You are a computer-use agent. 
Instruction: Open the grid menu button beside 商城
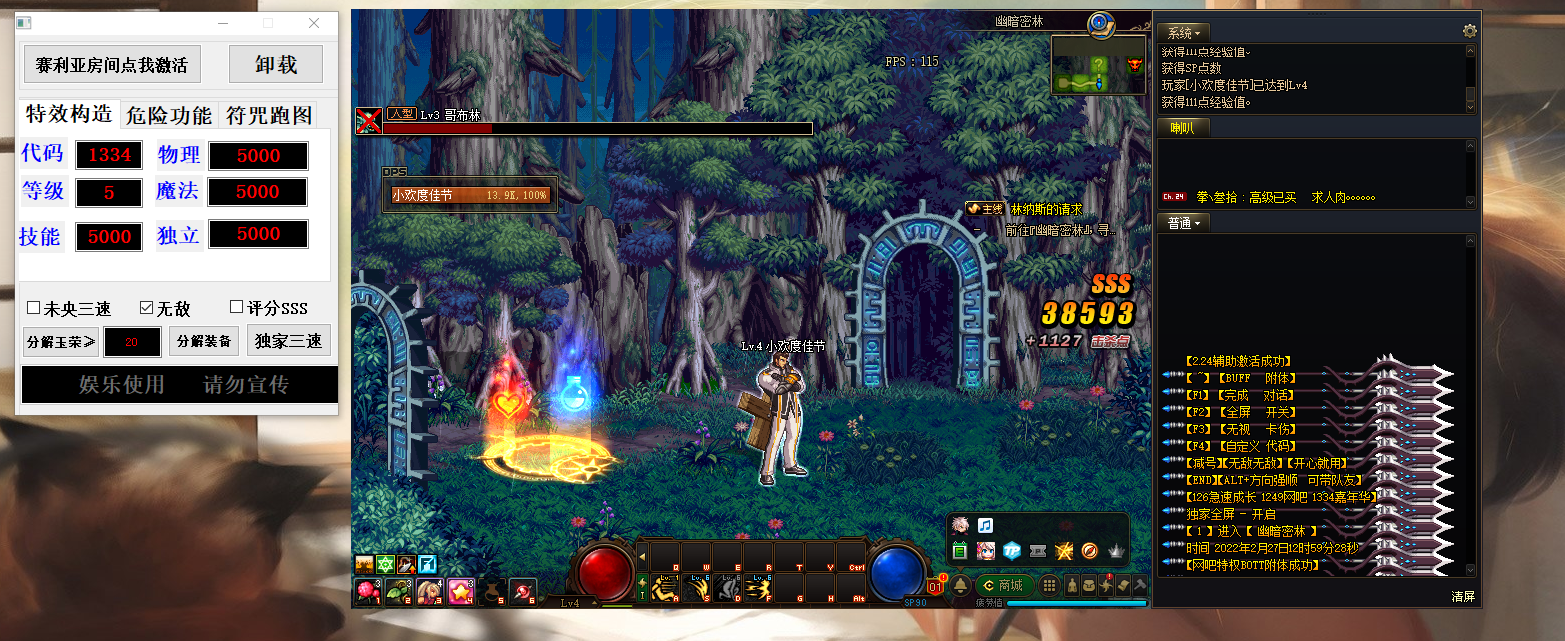[1050, 586]
